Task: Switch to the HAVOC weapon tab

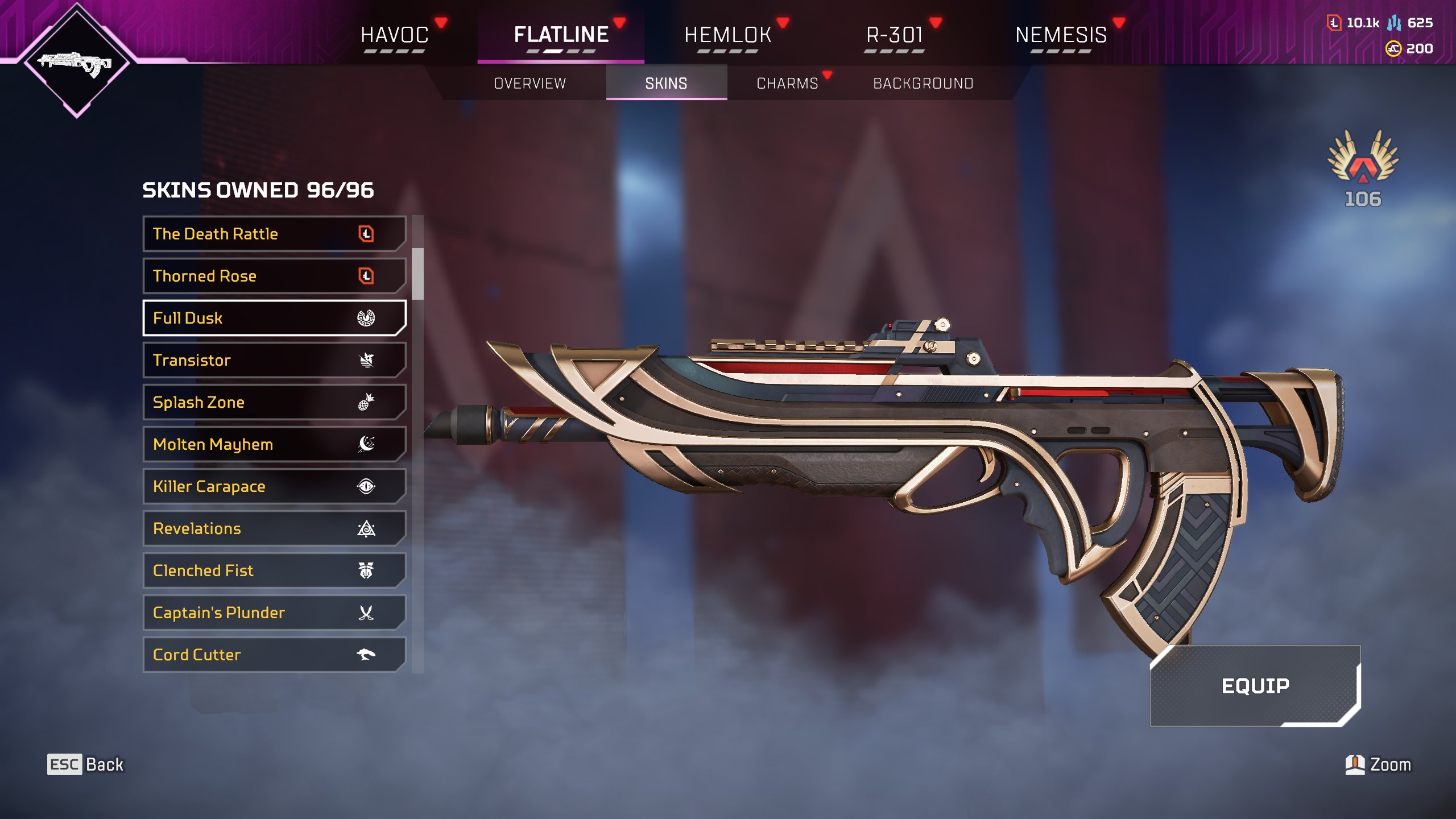Action: 394,35
